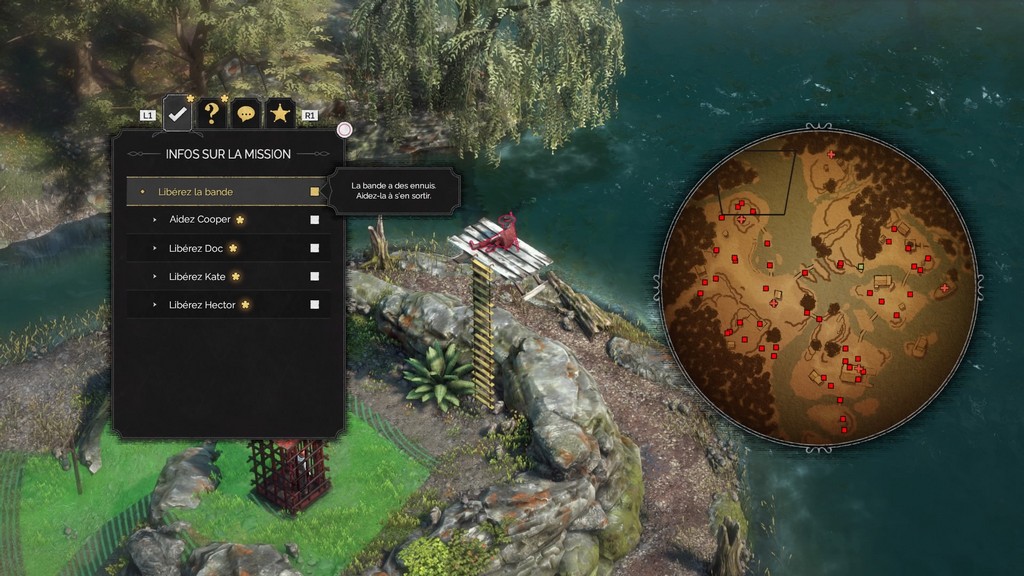This screenshot has height=576, width=1024.
Task: Select the checkmark mission info tab
Action: click(x=178, y=114)
